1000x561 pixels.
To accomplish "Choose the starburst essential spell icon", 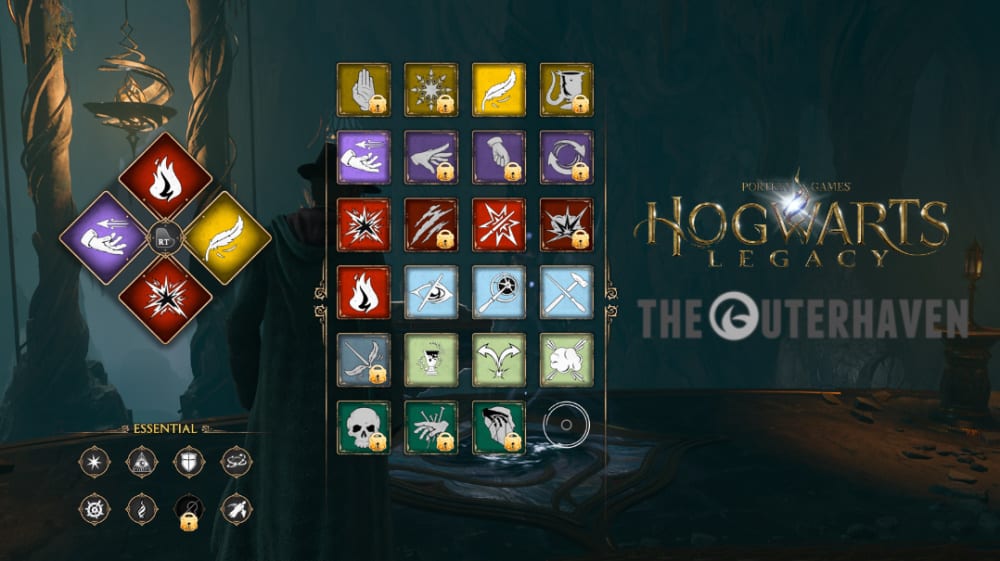I will point(95,461).
